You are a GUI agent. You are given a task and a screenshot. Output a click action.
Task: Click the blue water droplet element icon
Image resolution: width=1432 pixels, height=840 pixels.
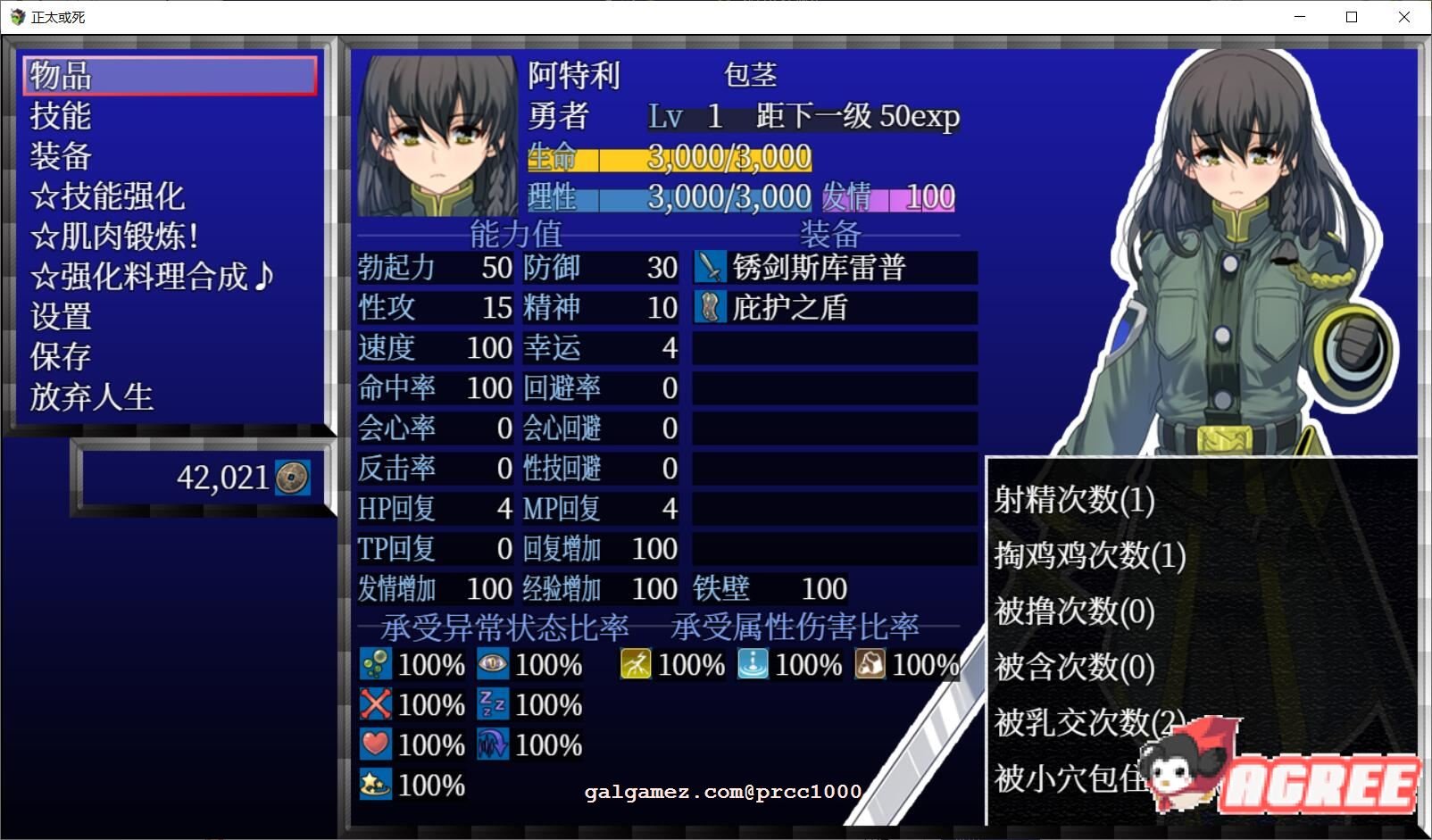coord(753,664)
